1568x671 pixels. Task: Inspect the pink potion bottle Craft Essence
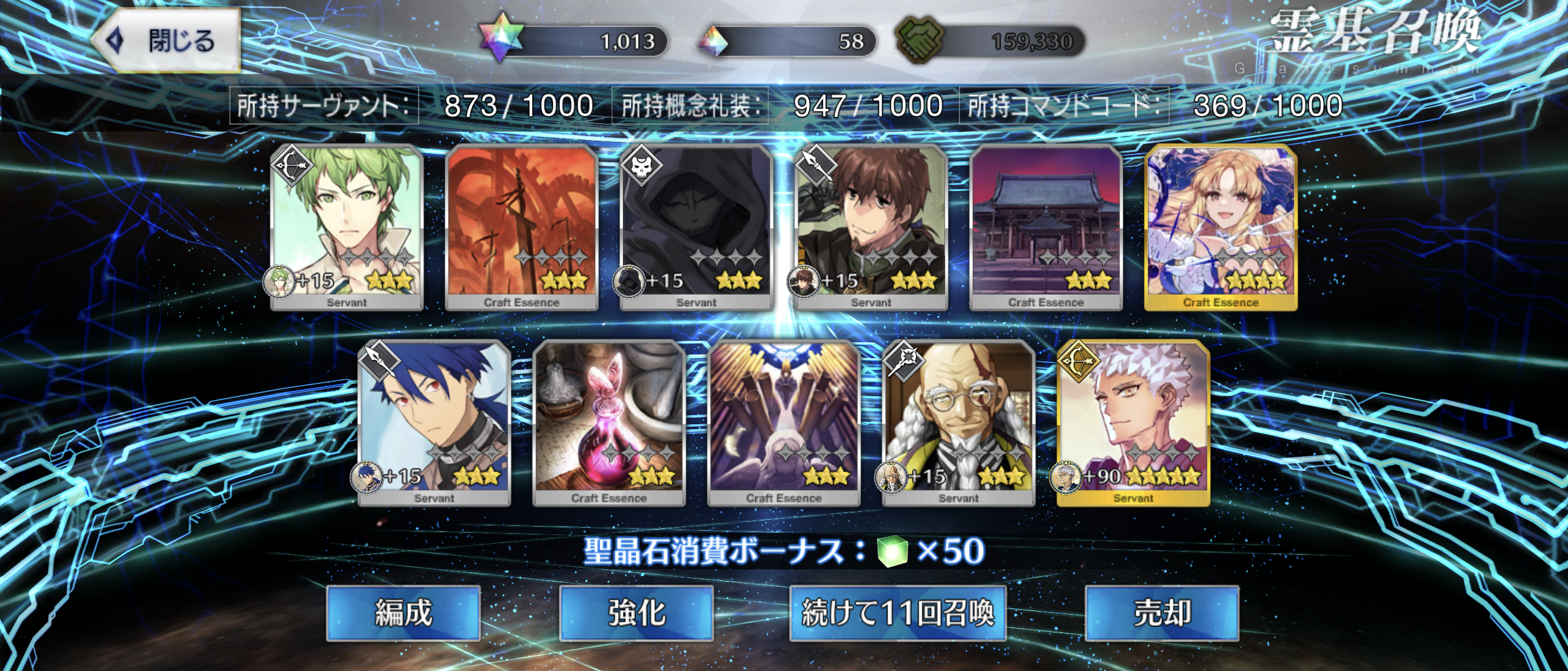click(x=609, y=422)
